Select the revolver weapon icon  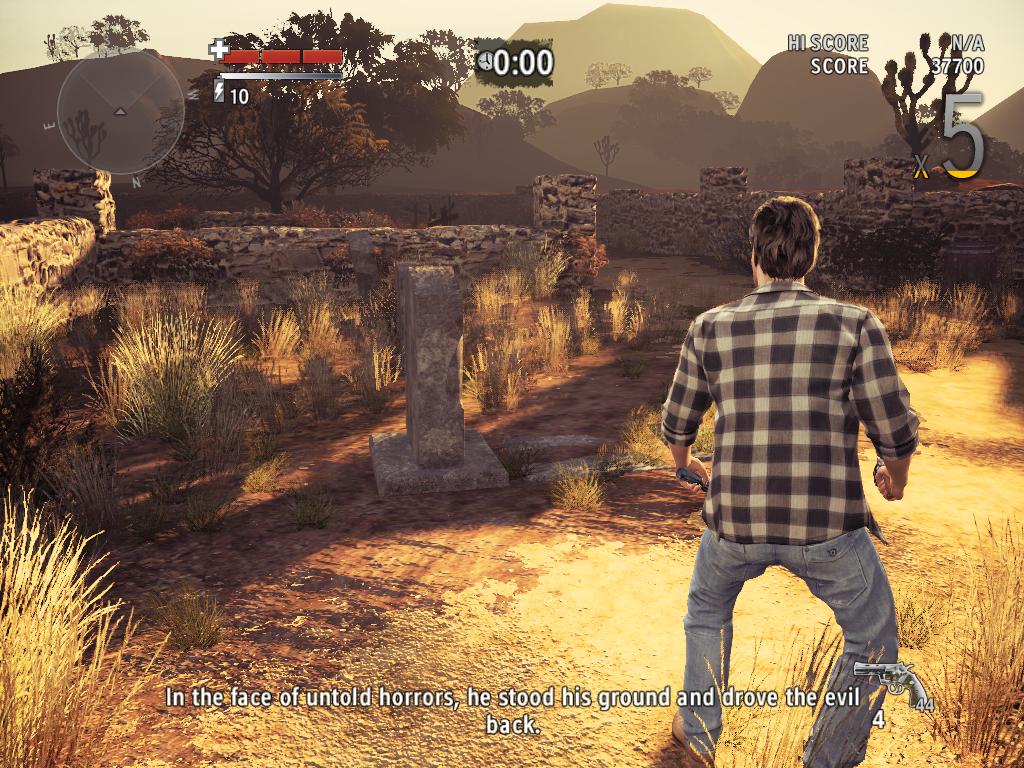[890, 682]
